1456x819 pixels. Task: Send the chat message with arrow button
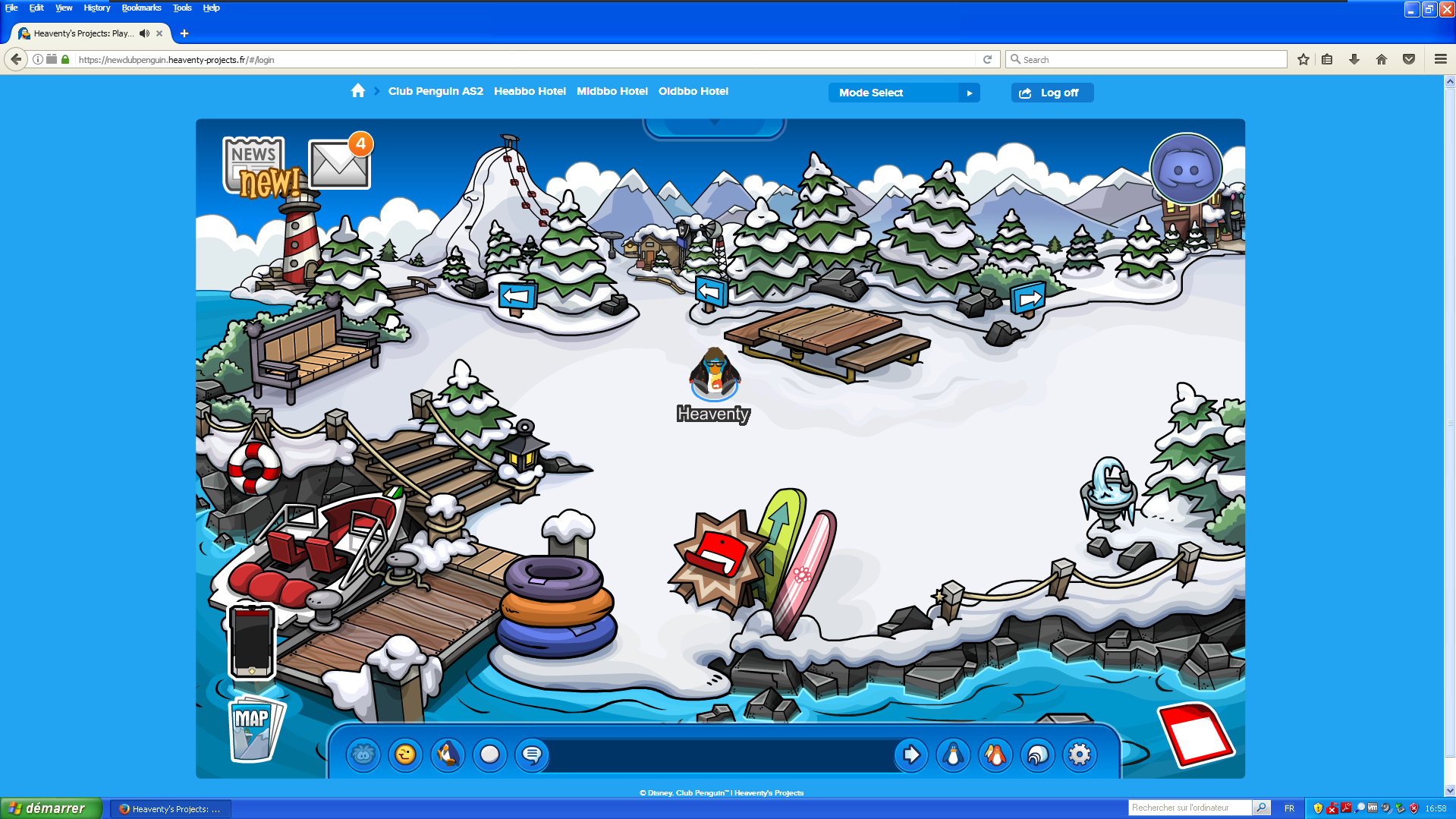pos(911,755)
